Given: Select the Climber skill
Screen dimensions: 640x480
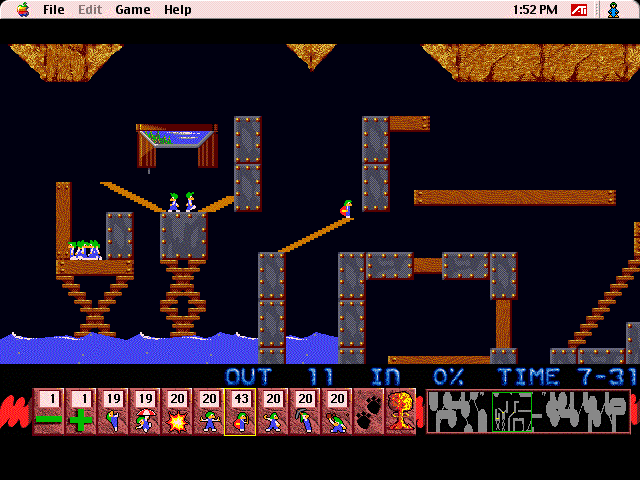Looking at the screenshot, I should pos(112,411).
